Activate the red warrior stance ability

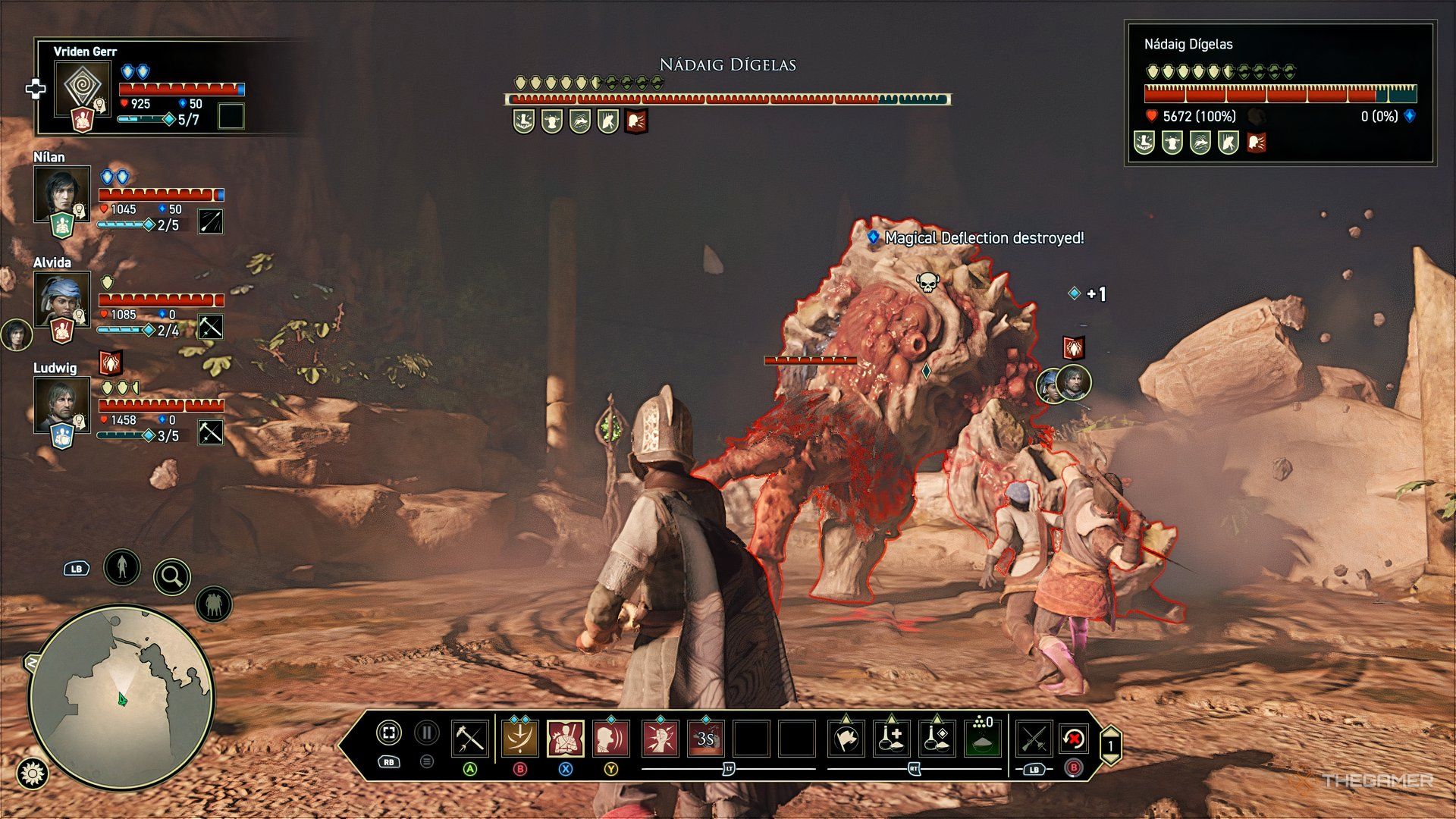pyautogui.click(x=566, y=738)
